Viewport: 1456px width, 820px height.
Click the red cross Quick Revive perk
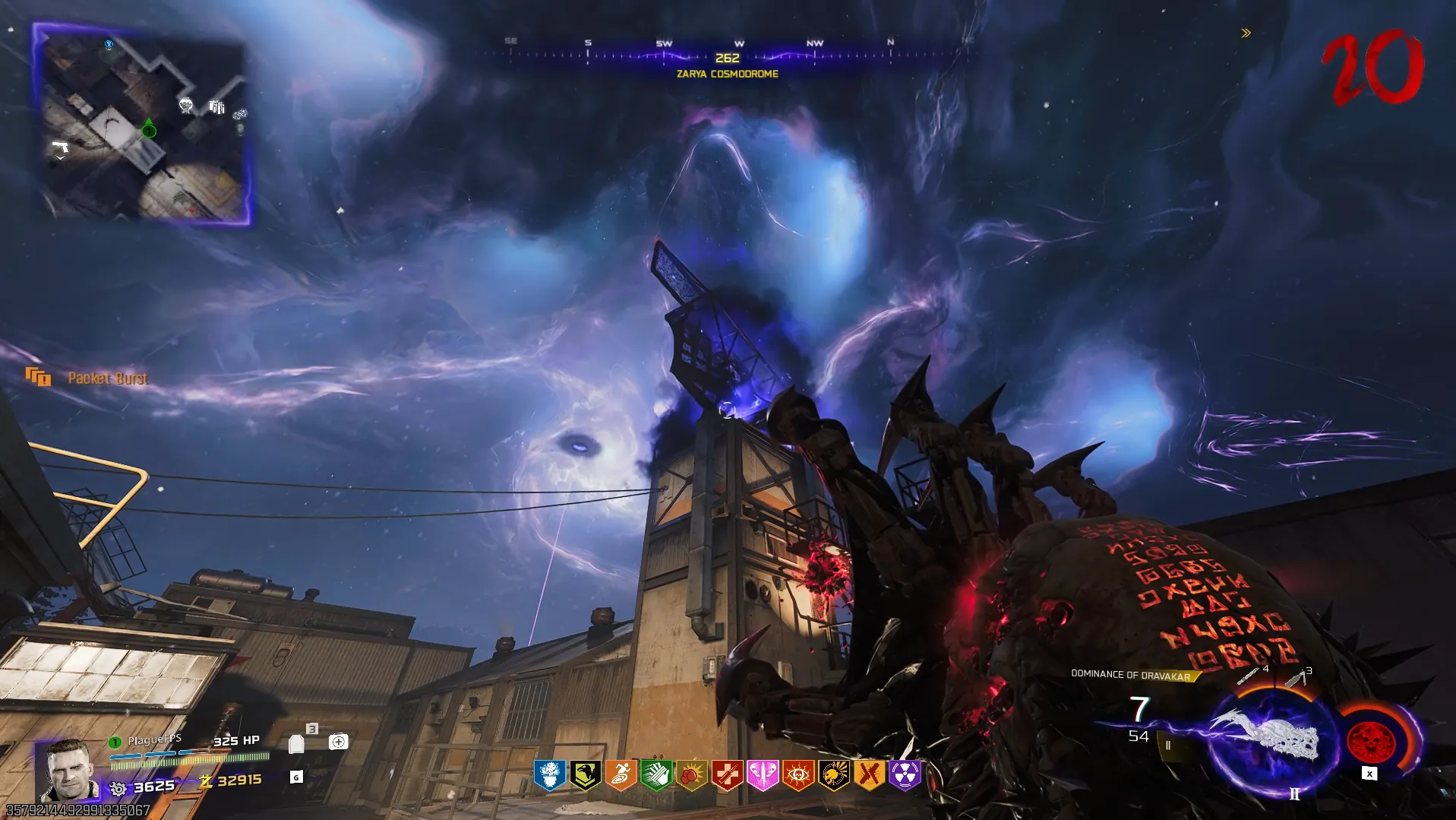(x=727, y=775)
